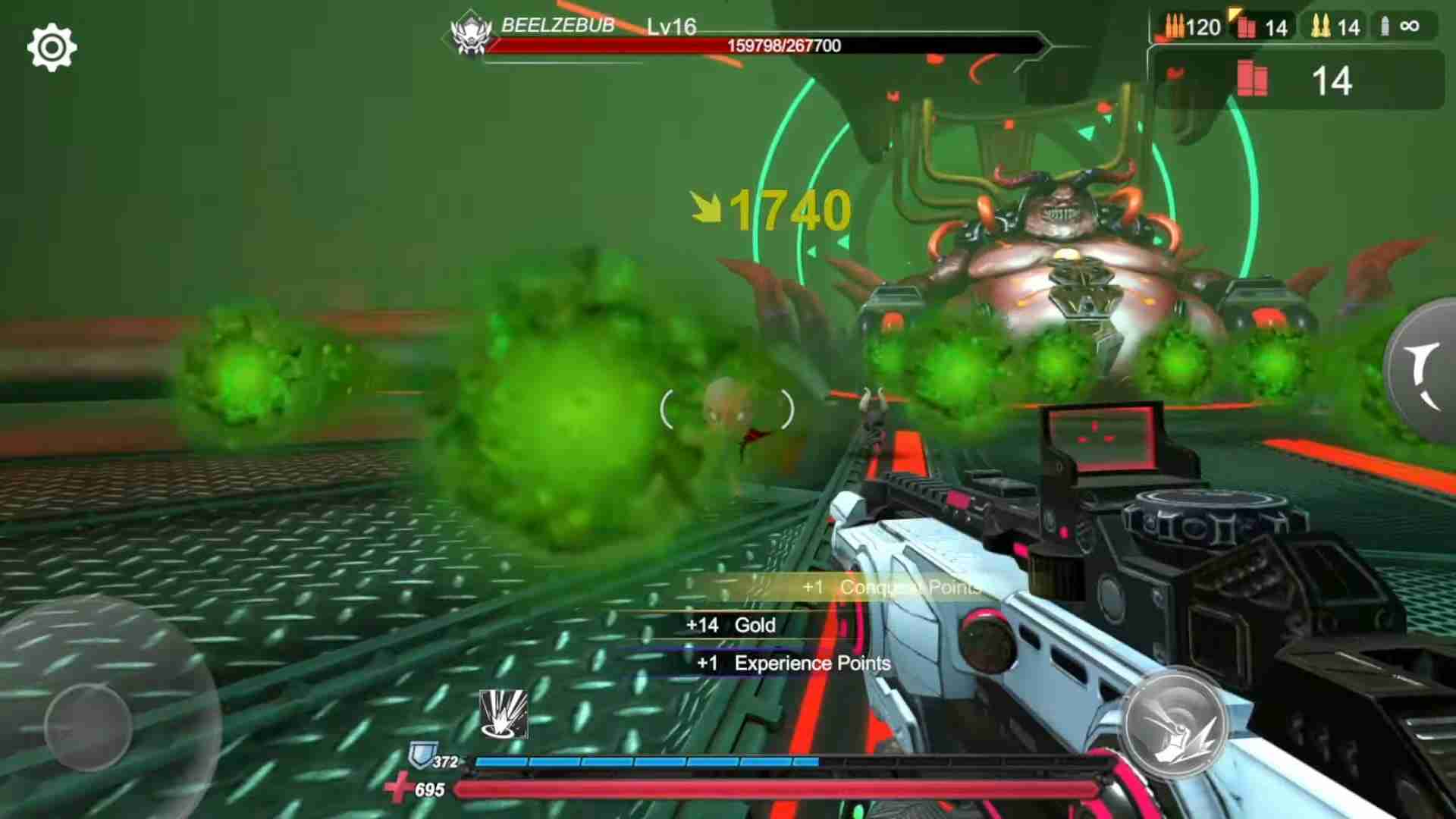Viewport: 1456px width, 819px height.
Task: Select the infinite-ammo pistol slot
Action: [1400, 27]
